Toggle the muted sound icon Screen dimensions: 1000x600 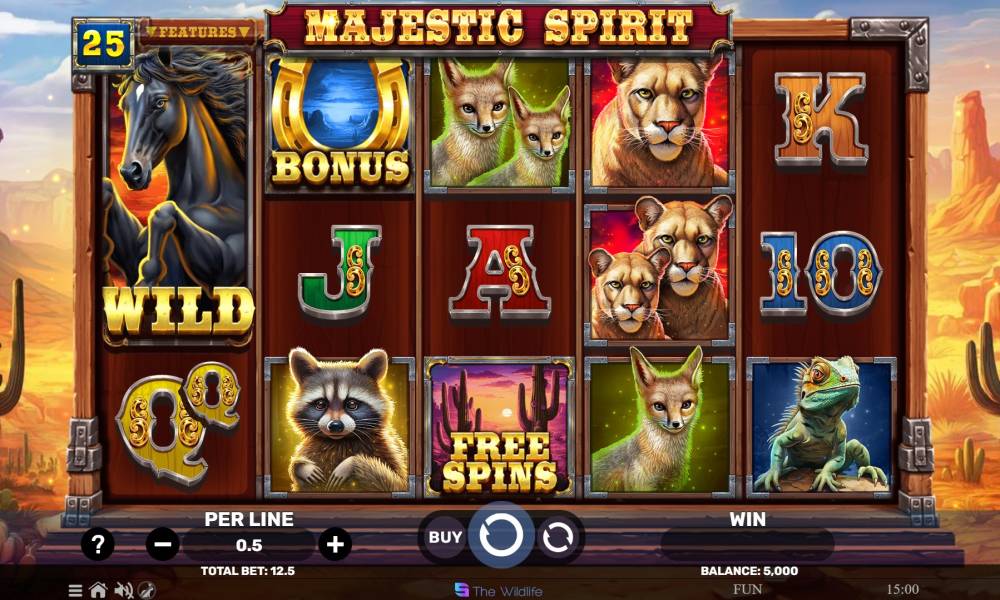point(124,590)
